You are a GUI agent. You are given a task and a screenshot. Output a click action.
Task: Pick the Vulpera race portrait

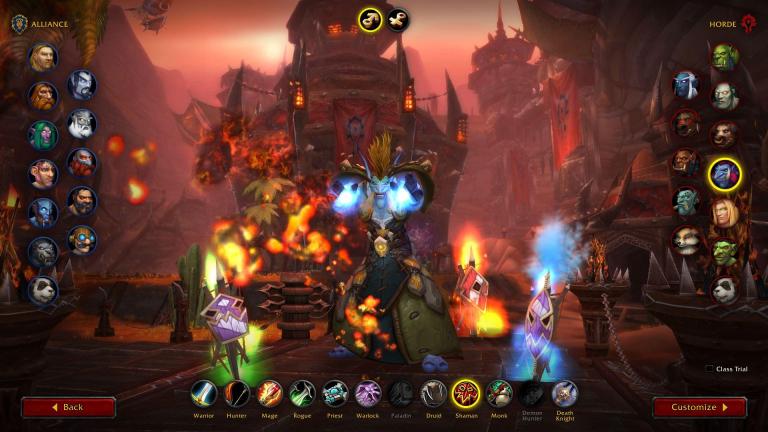tap(685, 238)
